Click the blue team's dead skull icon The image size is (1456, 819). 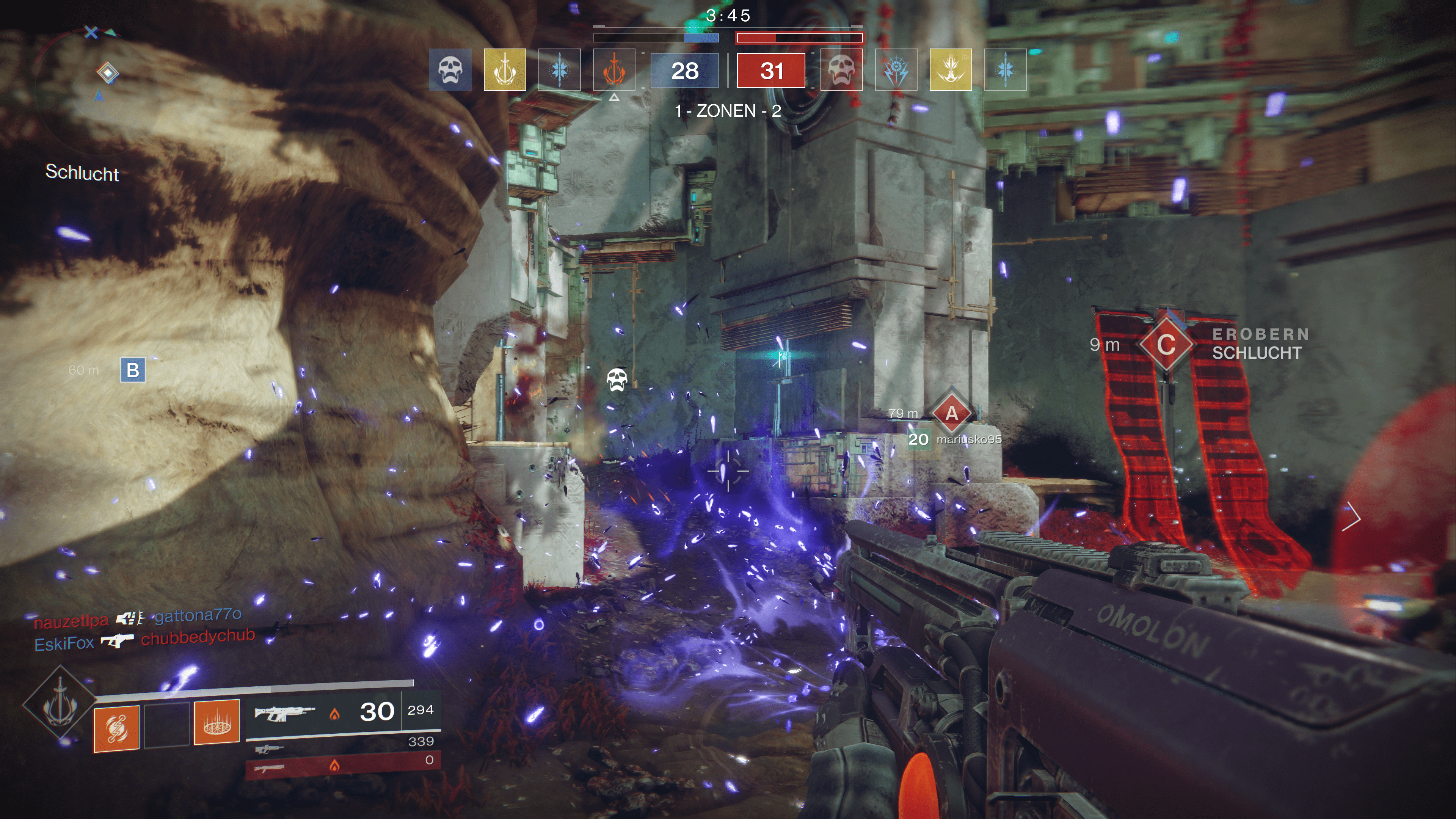click(450, 70)
